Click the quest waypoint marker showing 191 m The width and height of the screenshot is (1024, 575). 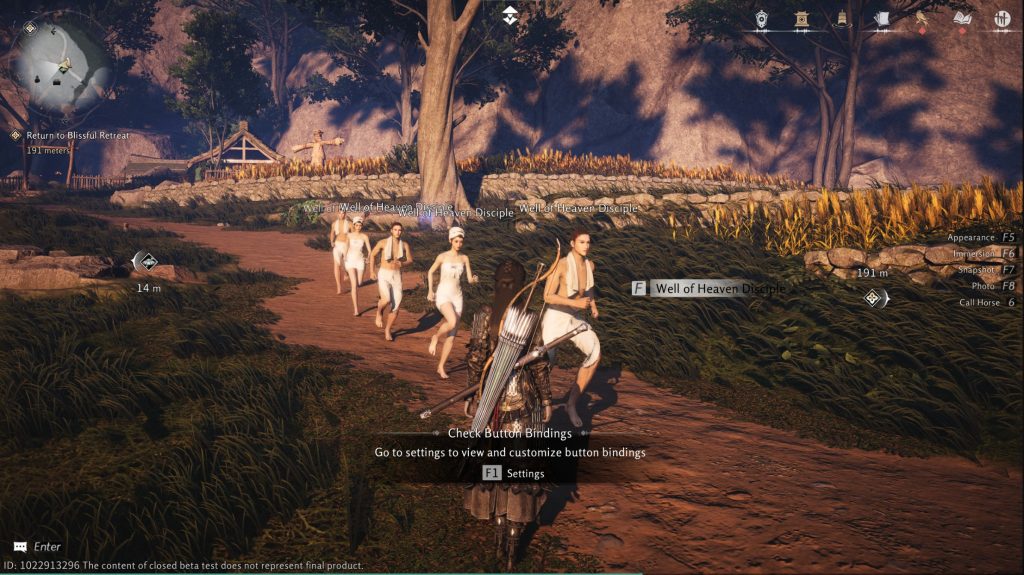[x=874, y=297]
